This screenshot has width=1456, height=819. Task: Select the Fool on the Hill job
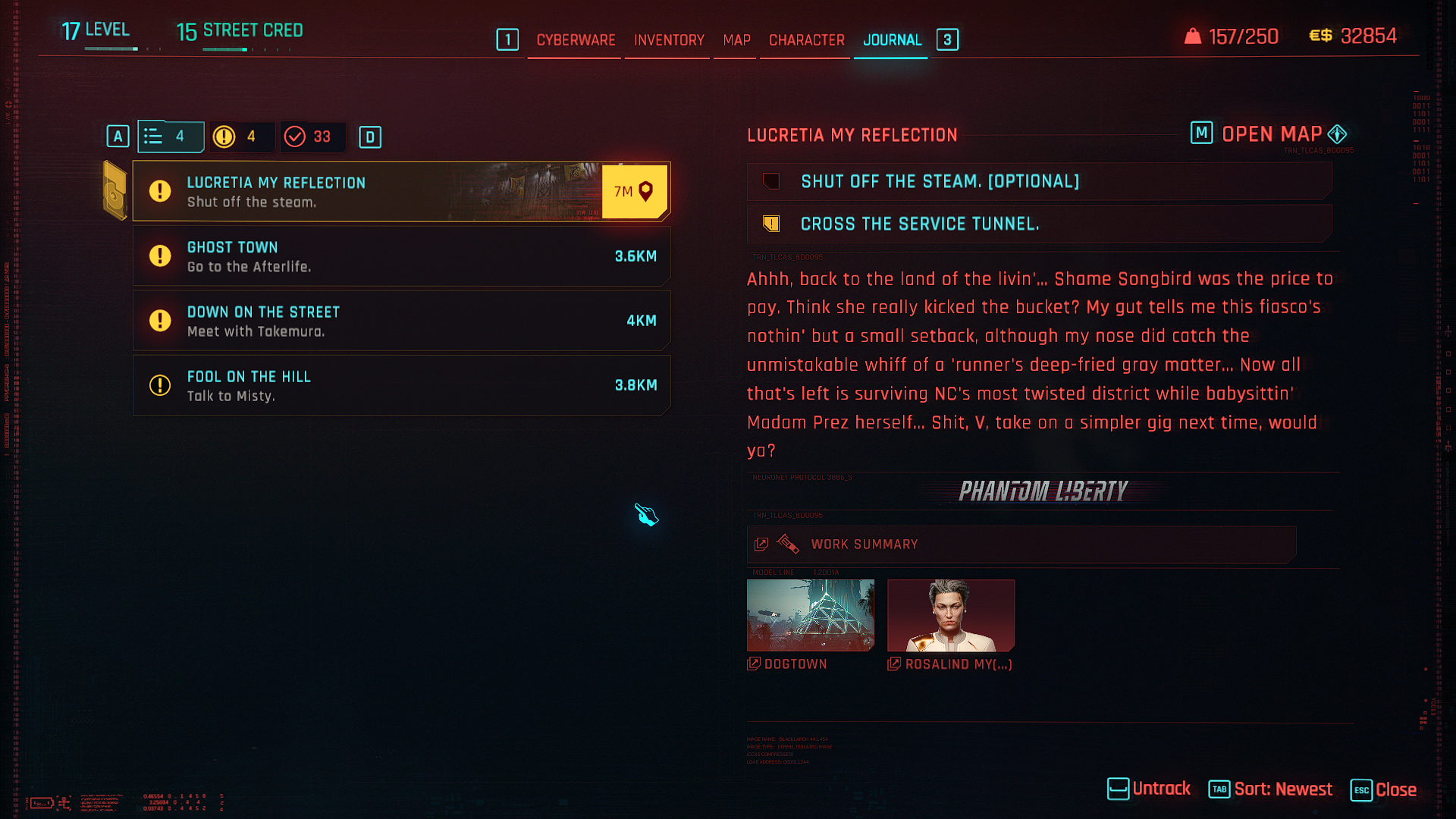click(x=400, y=385)
